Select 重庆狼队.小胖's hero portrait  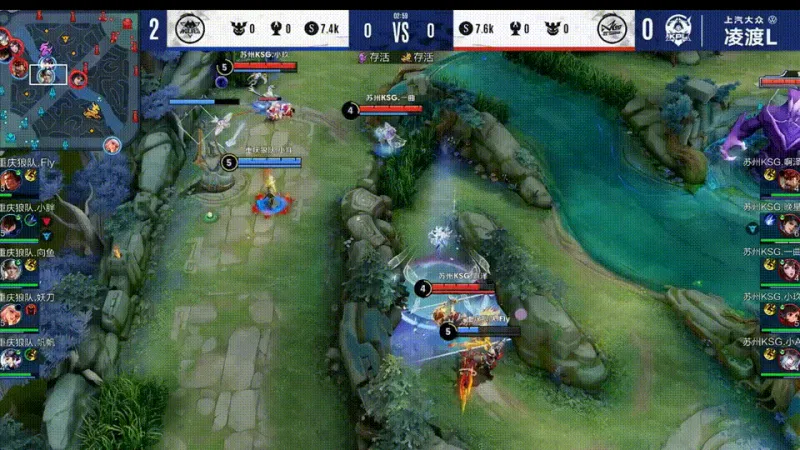(x=11, y=225)
